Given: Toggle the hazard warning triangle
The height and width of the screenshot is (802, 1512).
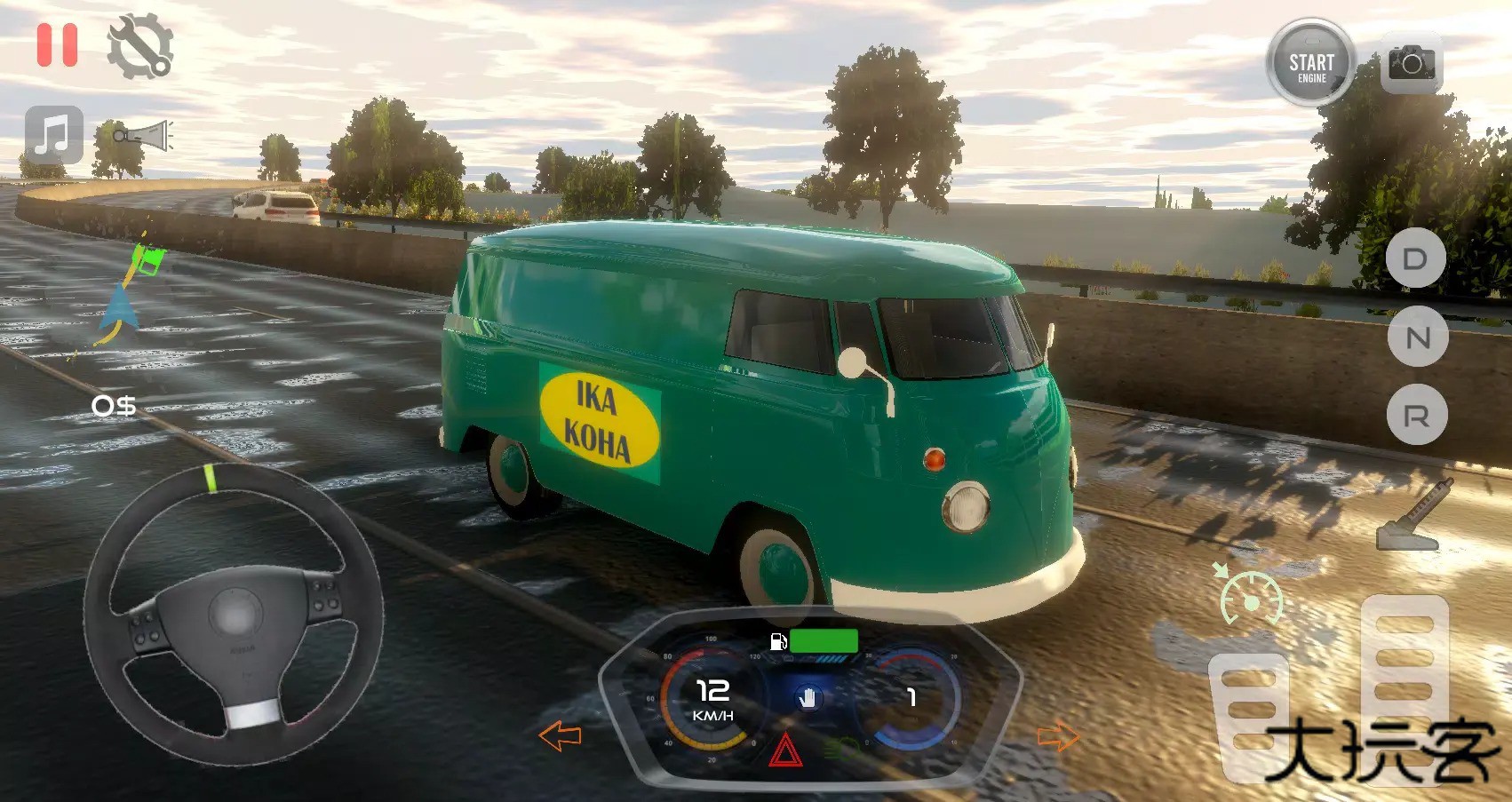Looking at the screenshot, I should click(x=785, y=749).
